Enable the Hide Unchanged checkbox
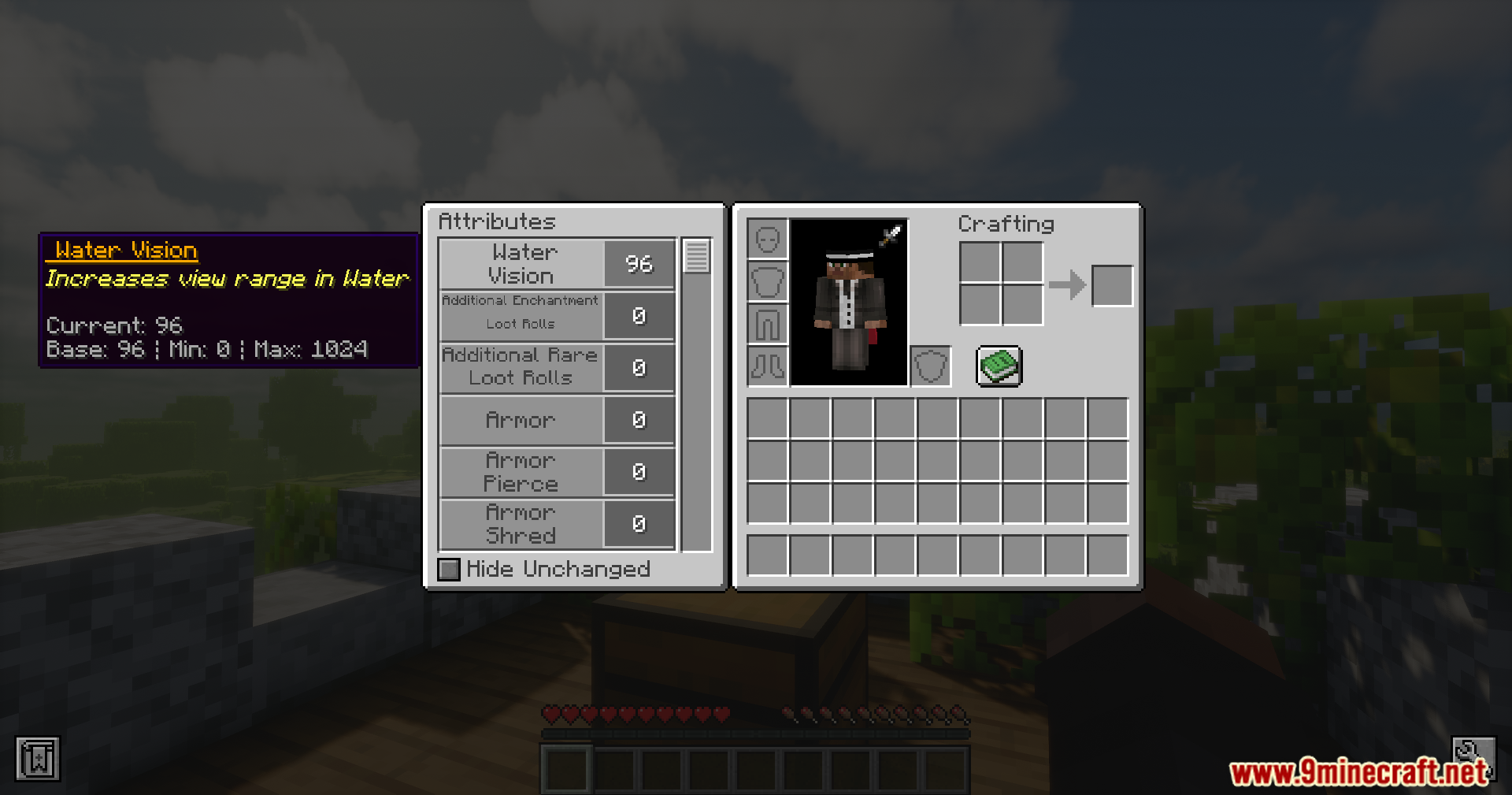Image resolution: width=1512 pixels, height=795 pixels. coord(449,569)
